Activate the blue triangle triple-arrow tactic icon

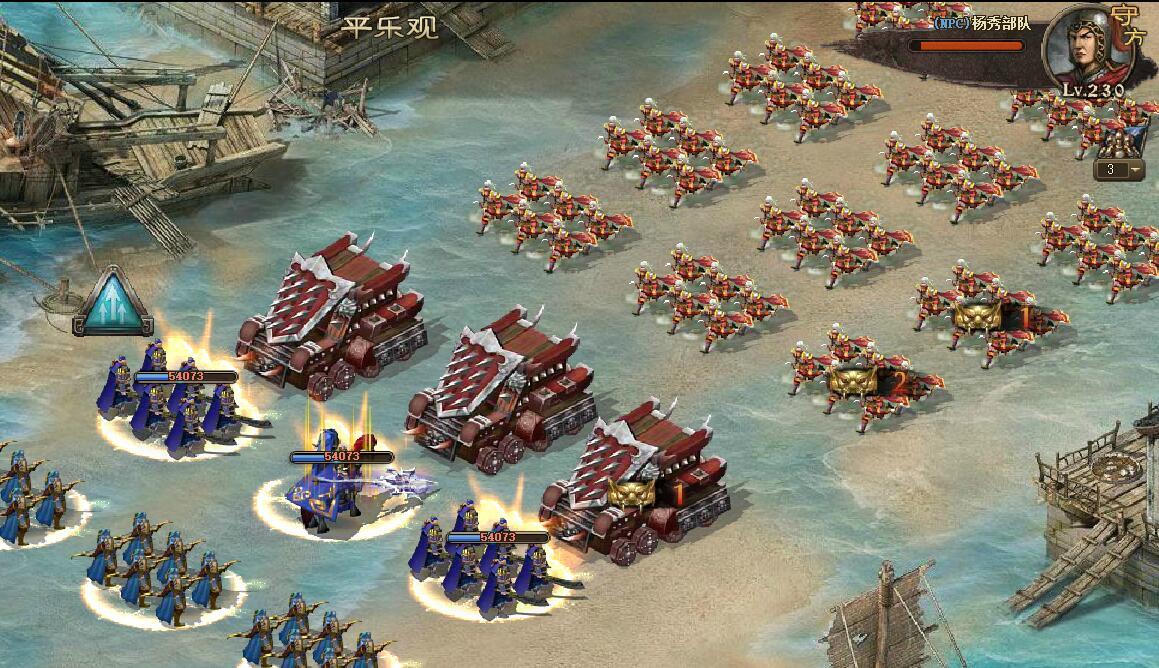[112, 304]
